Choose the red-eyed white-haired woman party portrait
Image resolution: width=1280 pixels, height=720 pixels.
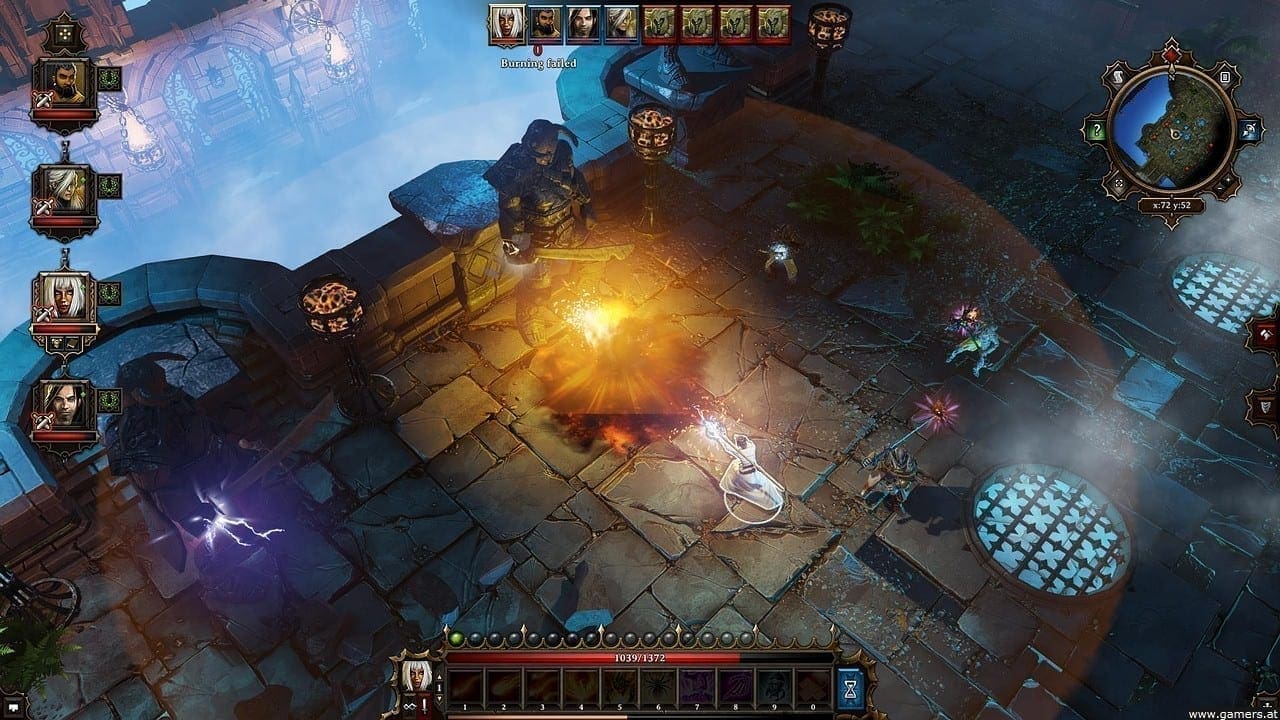[x=63, y=297]
